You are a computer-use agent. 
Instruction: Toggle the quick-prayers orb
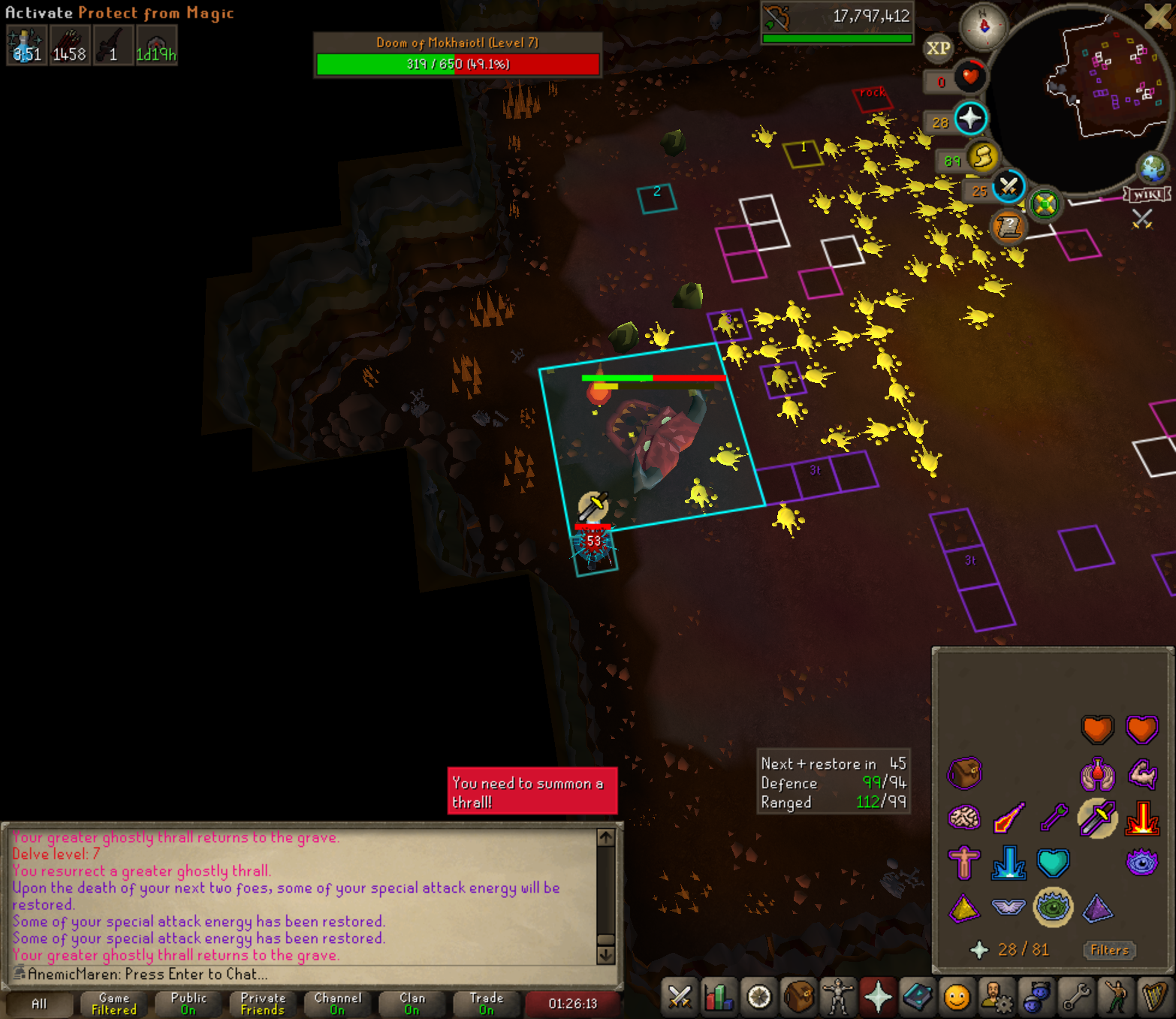click(x=970, y=119)
